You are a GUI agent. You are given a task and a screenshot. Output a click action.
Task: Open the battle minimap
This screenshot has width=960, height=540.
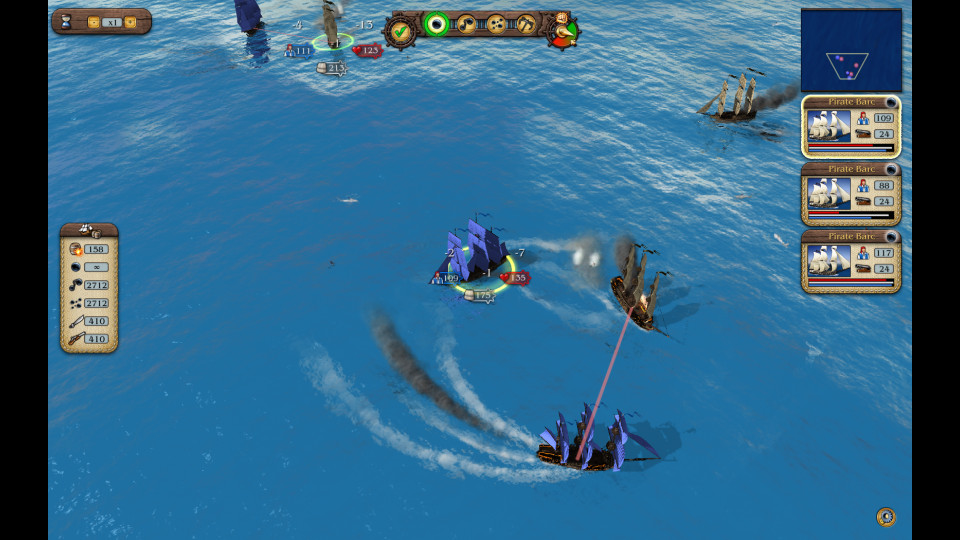[851, 51]
